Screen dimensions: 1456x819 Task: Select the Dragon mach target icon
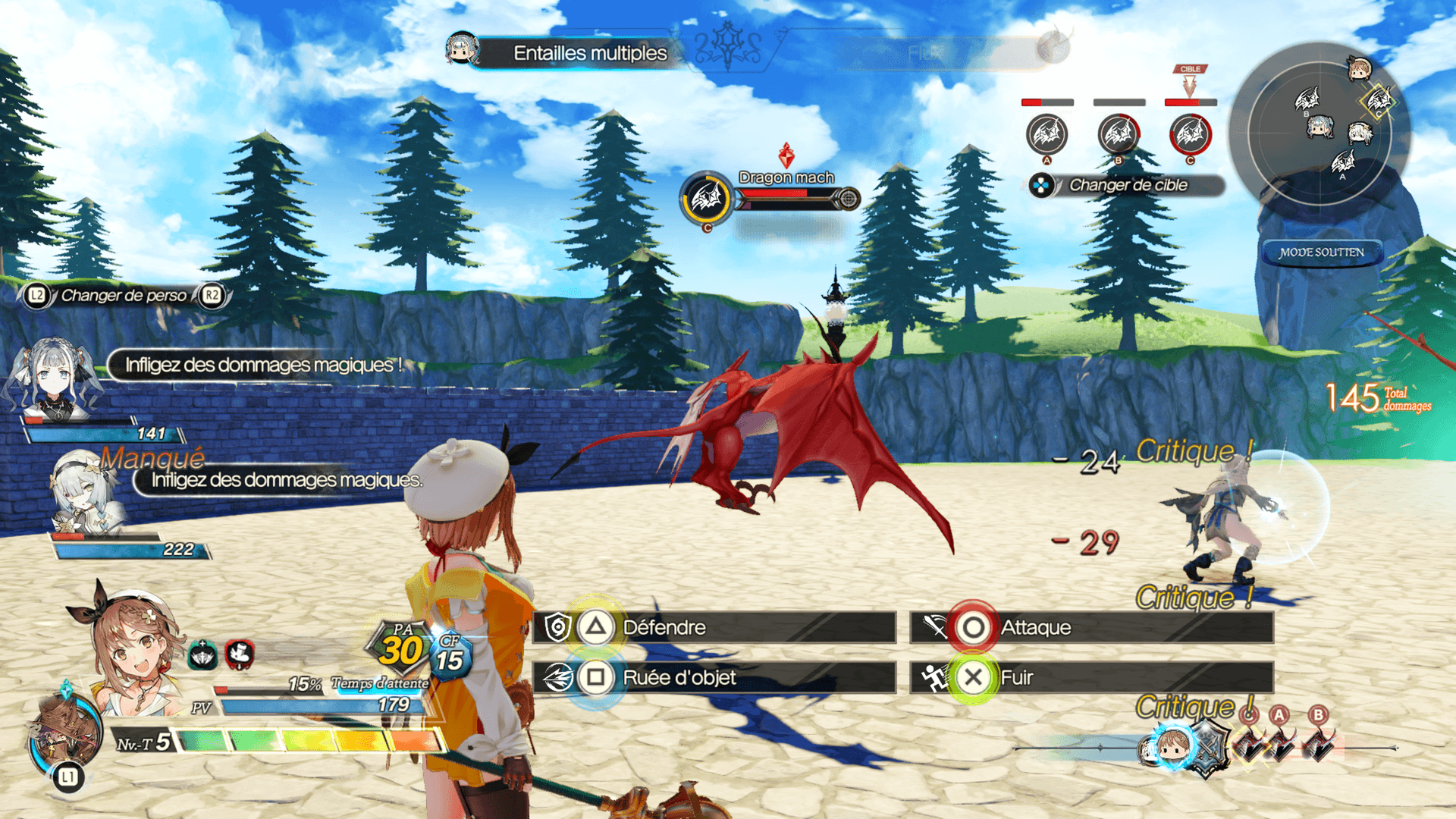pos(707,199)
